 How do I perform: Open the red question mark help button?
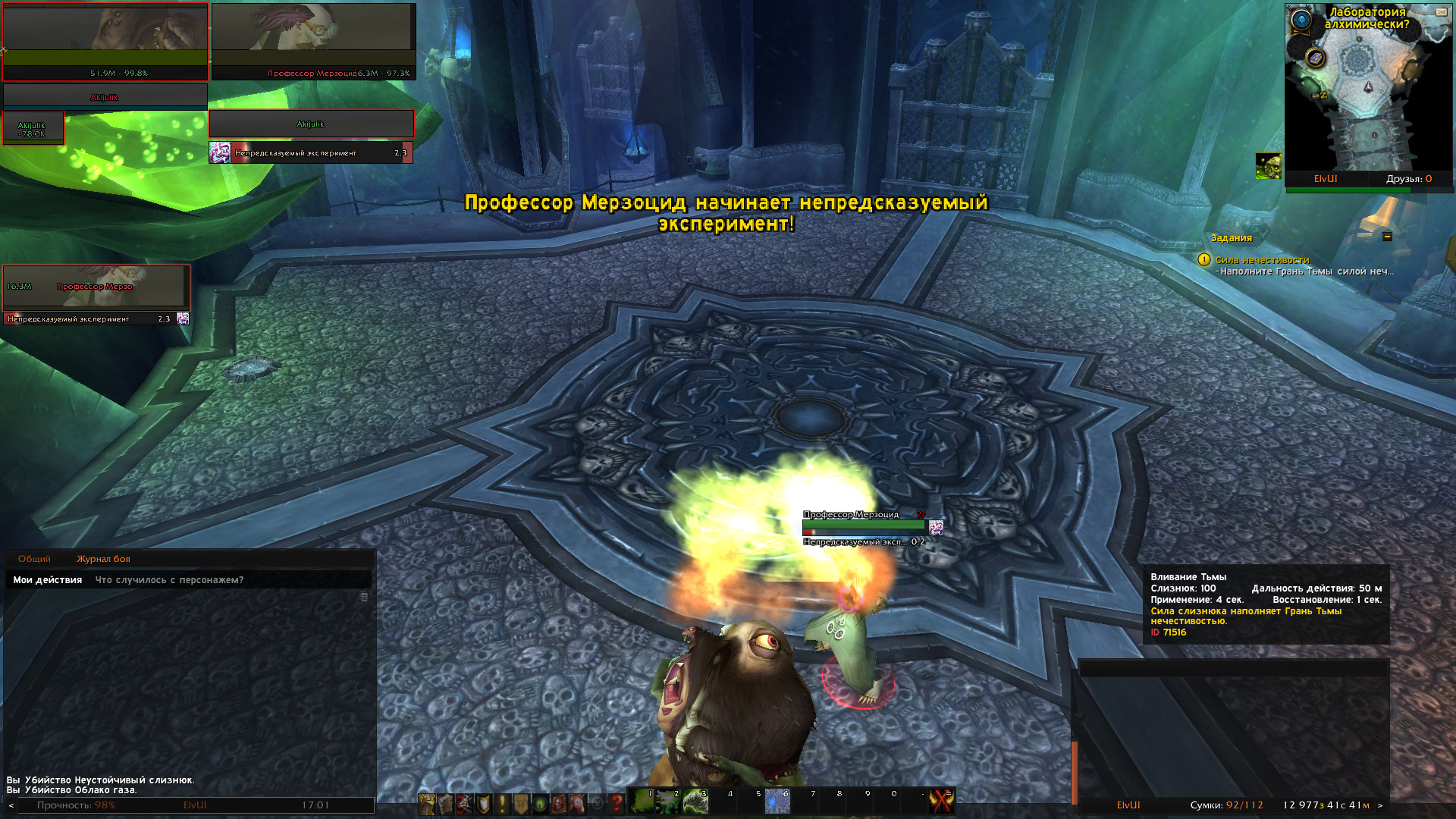[x=616, y=803]
